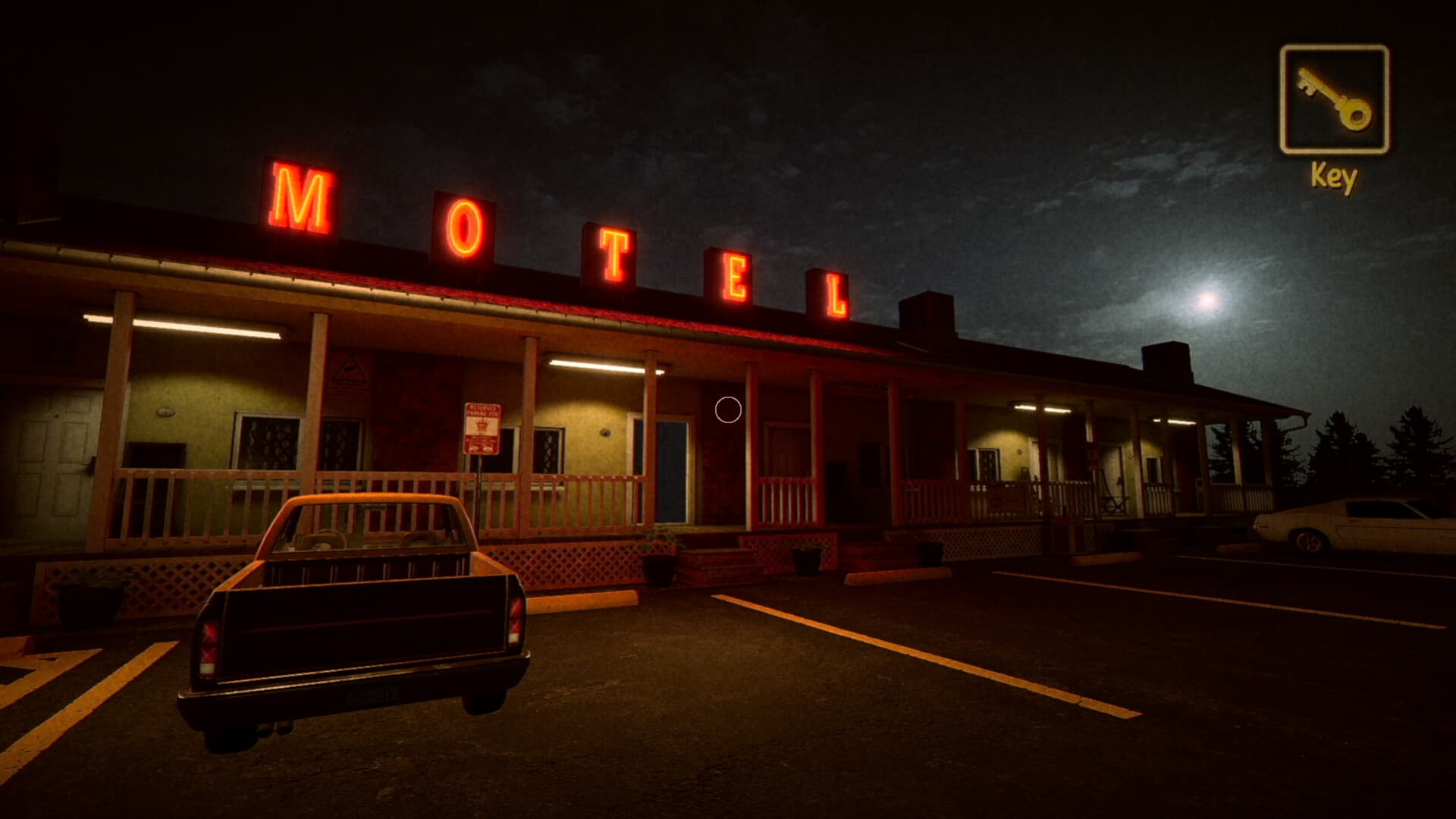Click the crown emblem on the parking sign
This screenshot has width=1456, height=819.
[482, 425]
